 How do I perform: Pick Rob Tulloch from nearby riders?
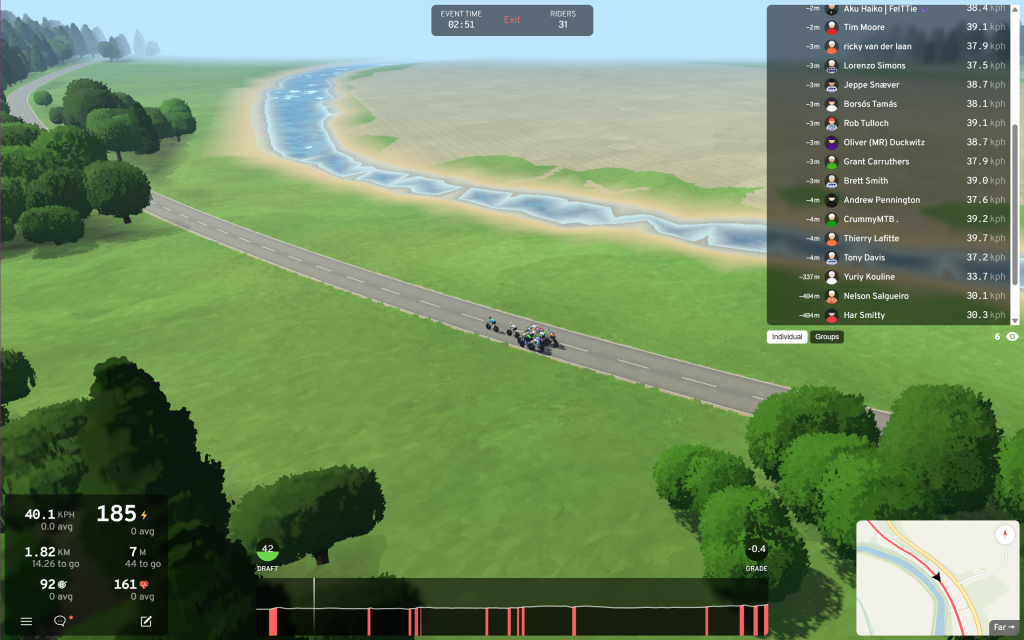click(x=866, y=123)
